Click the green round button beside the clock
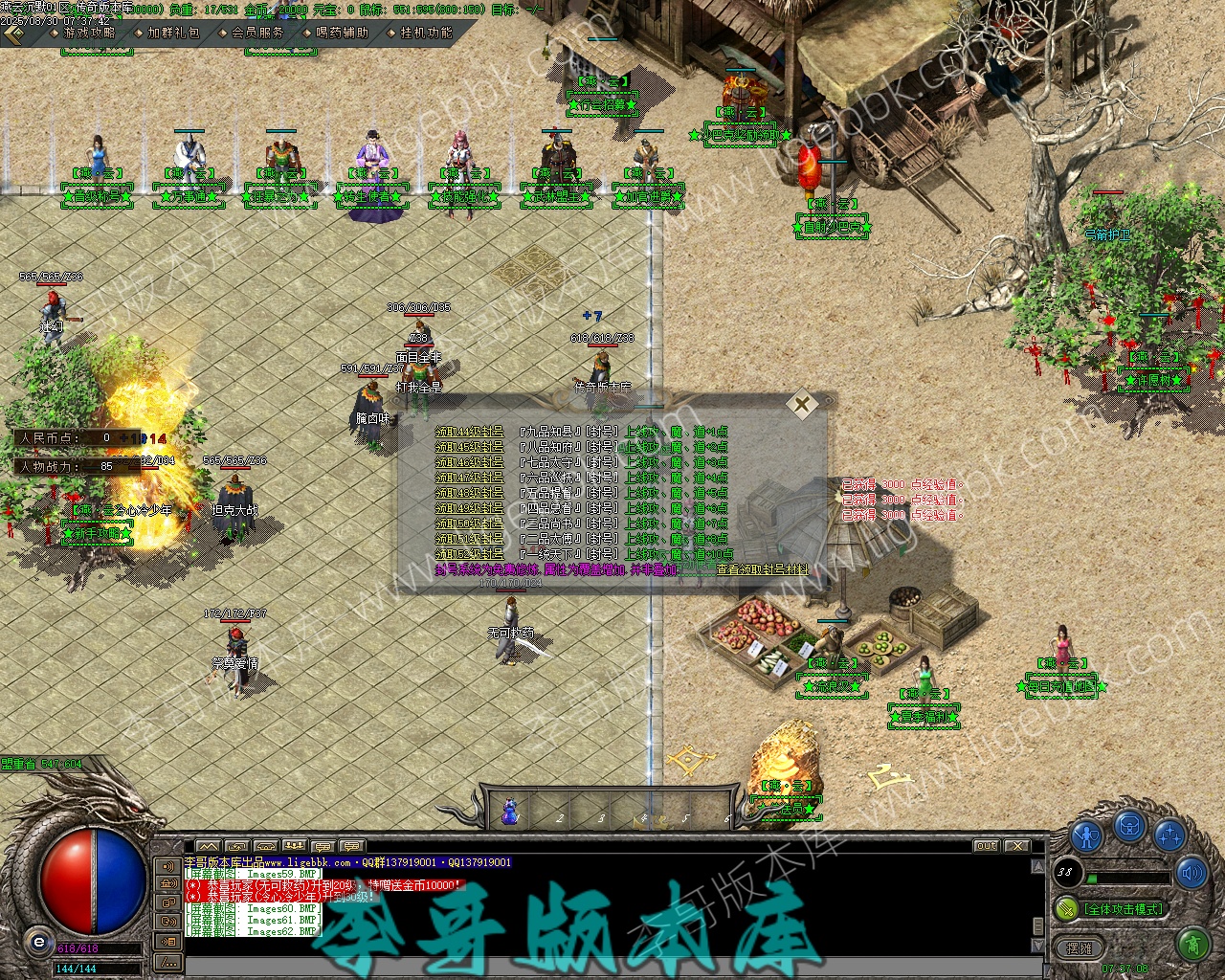The height and width of the screenshot is (980, 1225). point(1193,945)
